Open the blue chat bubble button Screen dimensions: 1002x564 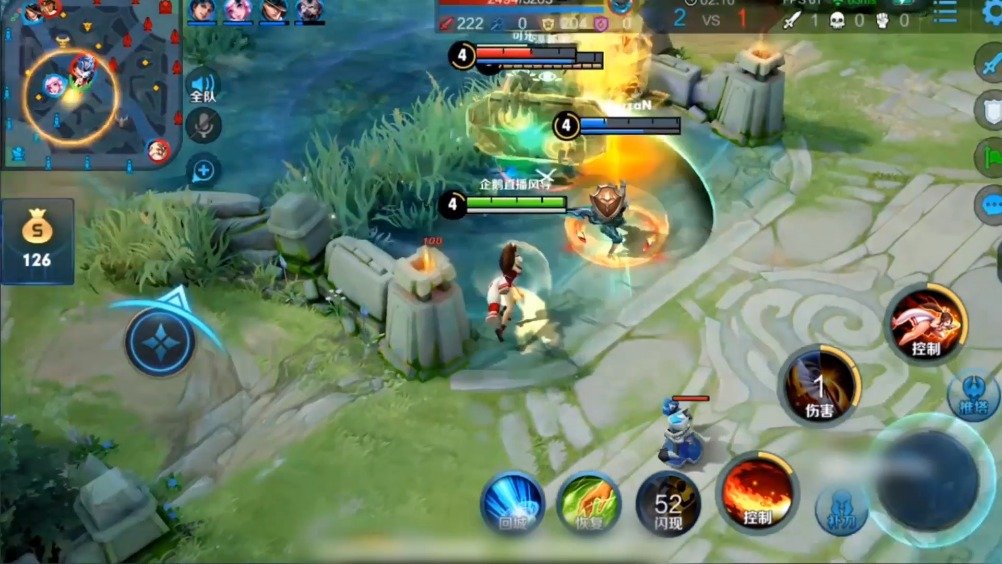click(989, 205)
